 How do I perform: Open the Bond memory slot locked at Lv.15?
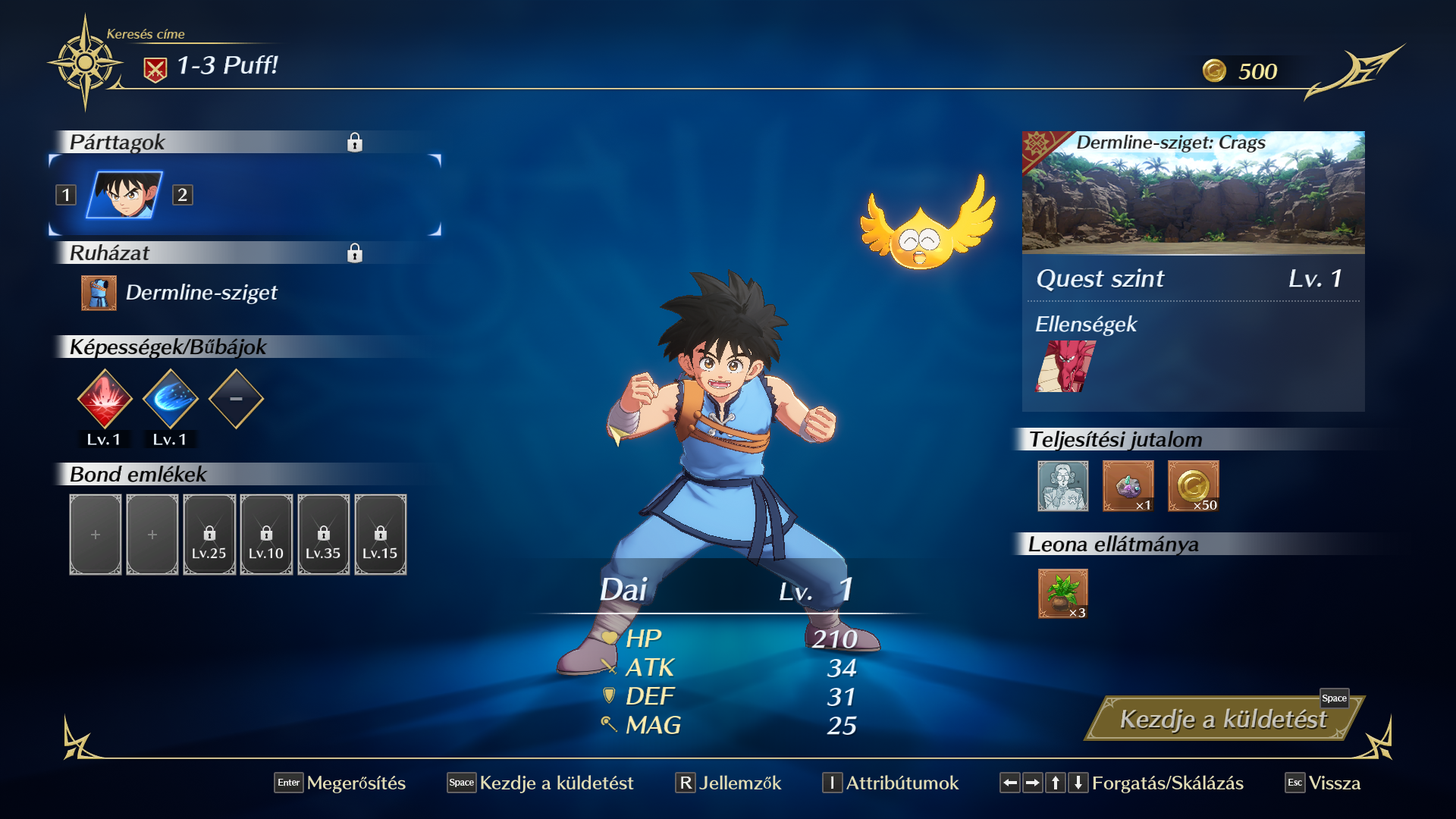tap(380, 535)
